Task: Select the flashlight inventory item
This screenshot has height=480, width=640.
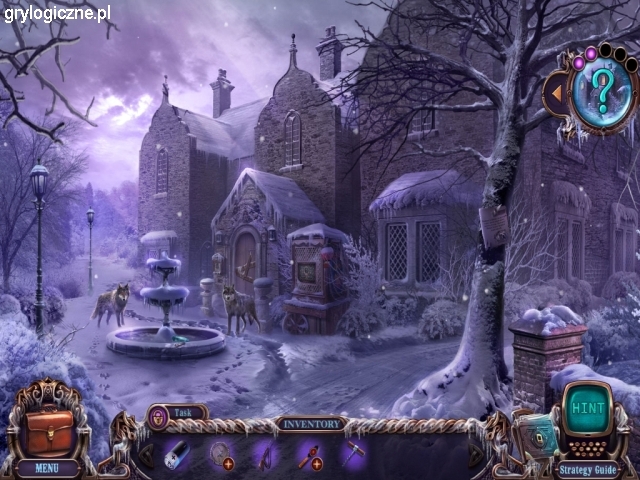Action: pyautogui.click(x=178, y=454)
